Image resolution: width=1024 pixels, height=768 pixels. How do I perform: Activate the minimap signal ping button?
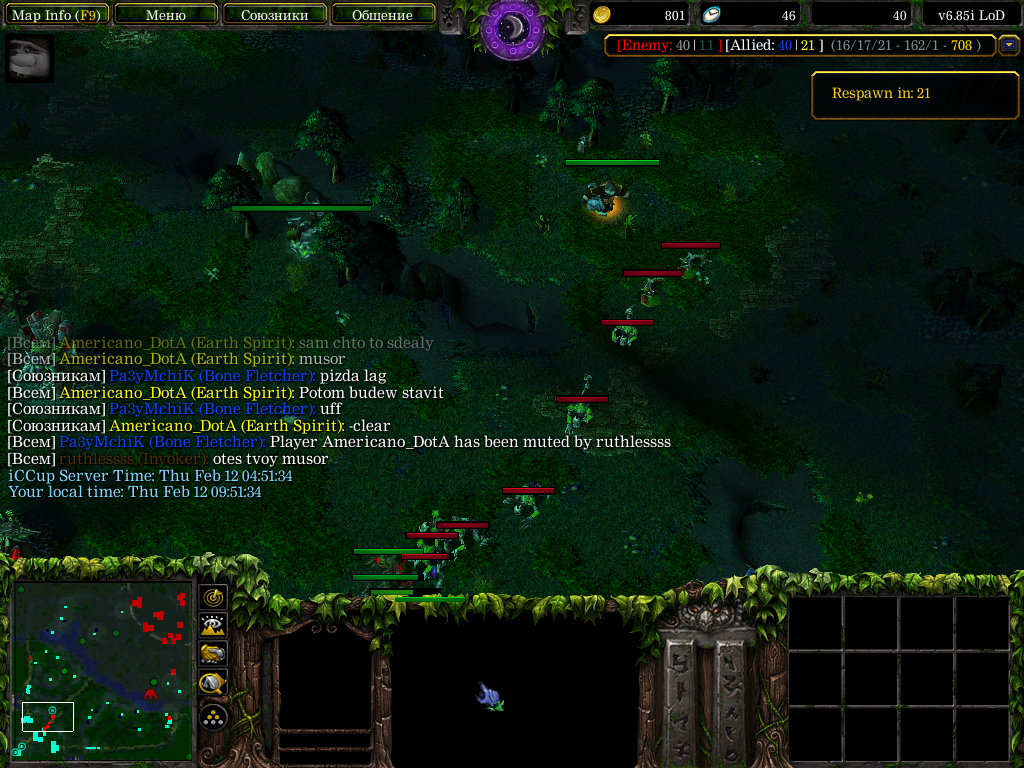(213, 598)
